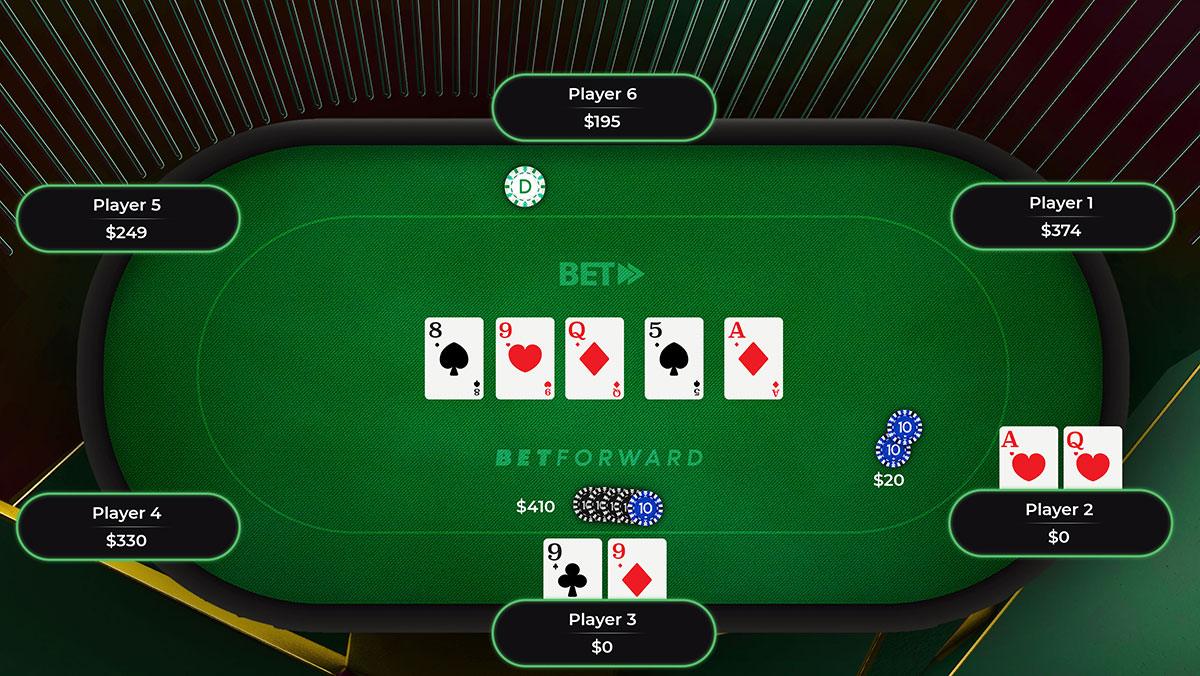The height and width of the screenshot is (676, 1200).
Task: Select Player 2's ace of hearts card
Action: point(1028,458)
